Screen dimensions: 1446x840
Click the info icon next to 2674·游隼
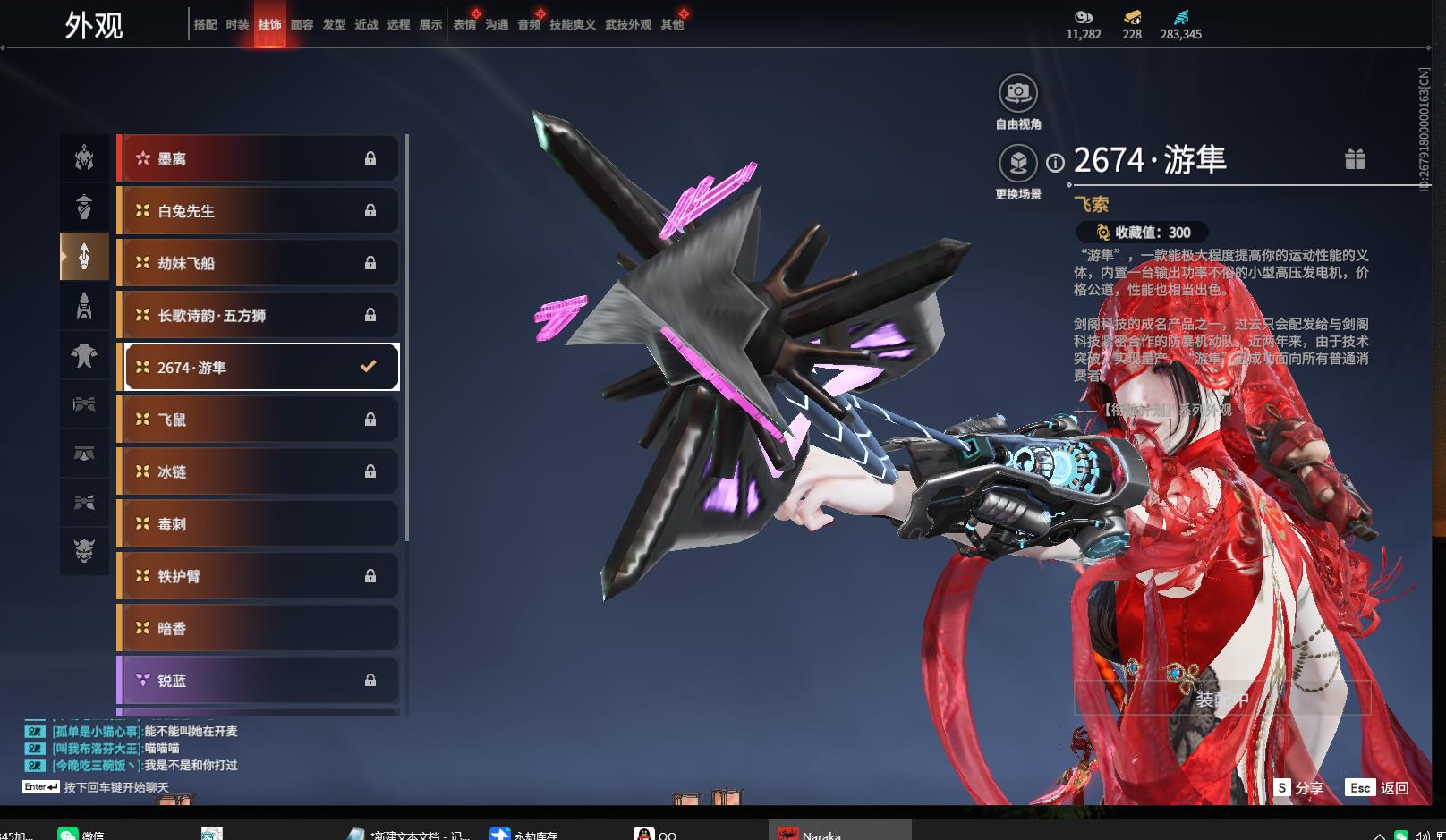coord(1056,163)
